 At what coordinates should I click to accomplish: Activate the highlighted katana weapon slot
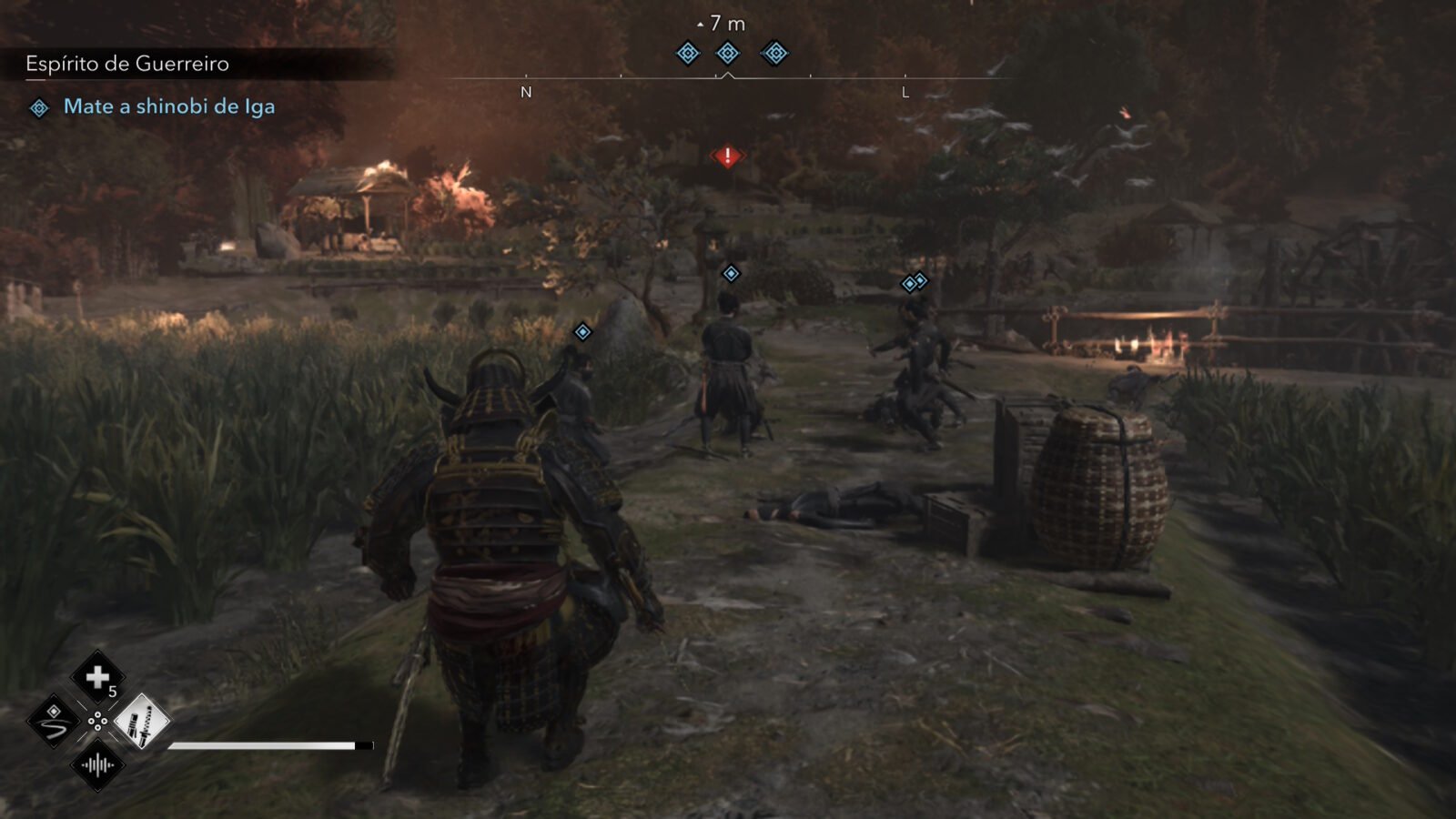141,722
